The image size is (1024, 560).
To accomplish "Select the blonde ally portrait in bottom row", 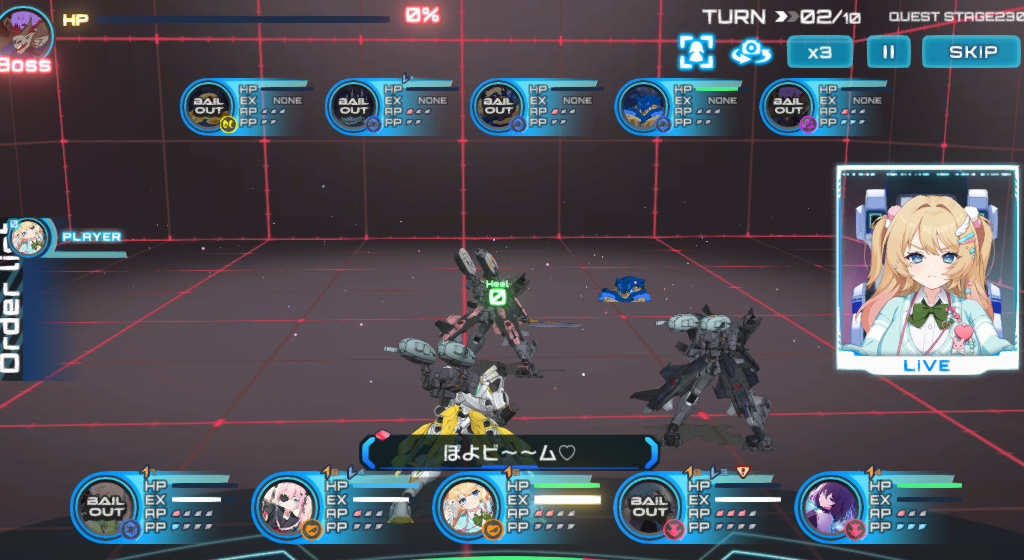I will (x=467, y=507).
